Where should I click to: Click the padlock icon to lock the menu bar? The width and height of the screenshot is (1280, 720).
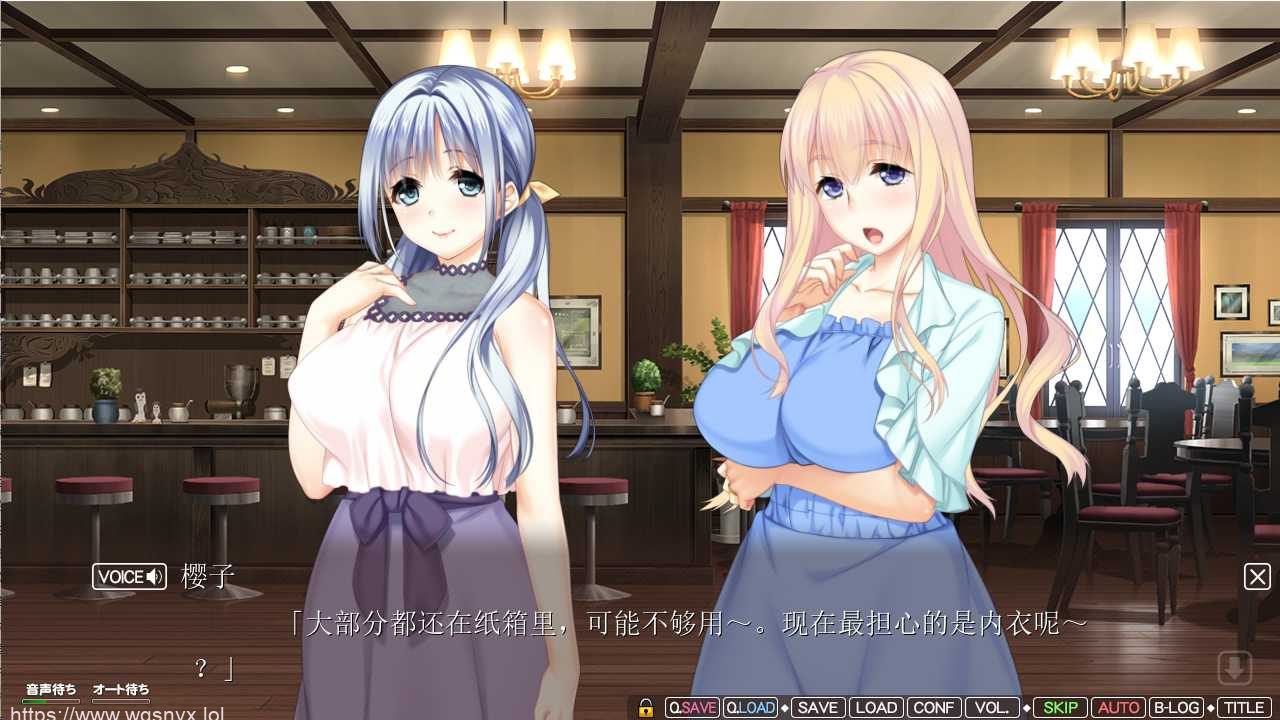pos(646,707)
